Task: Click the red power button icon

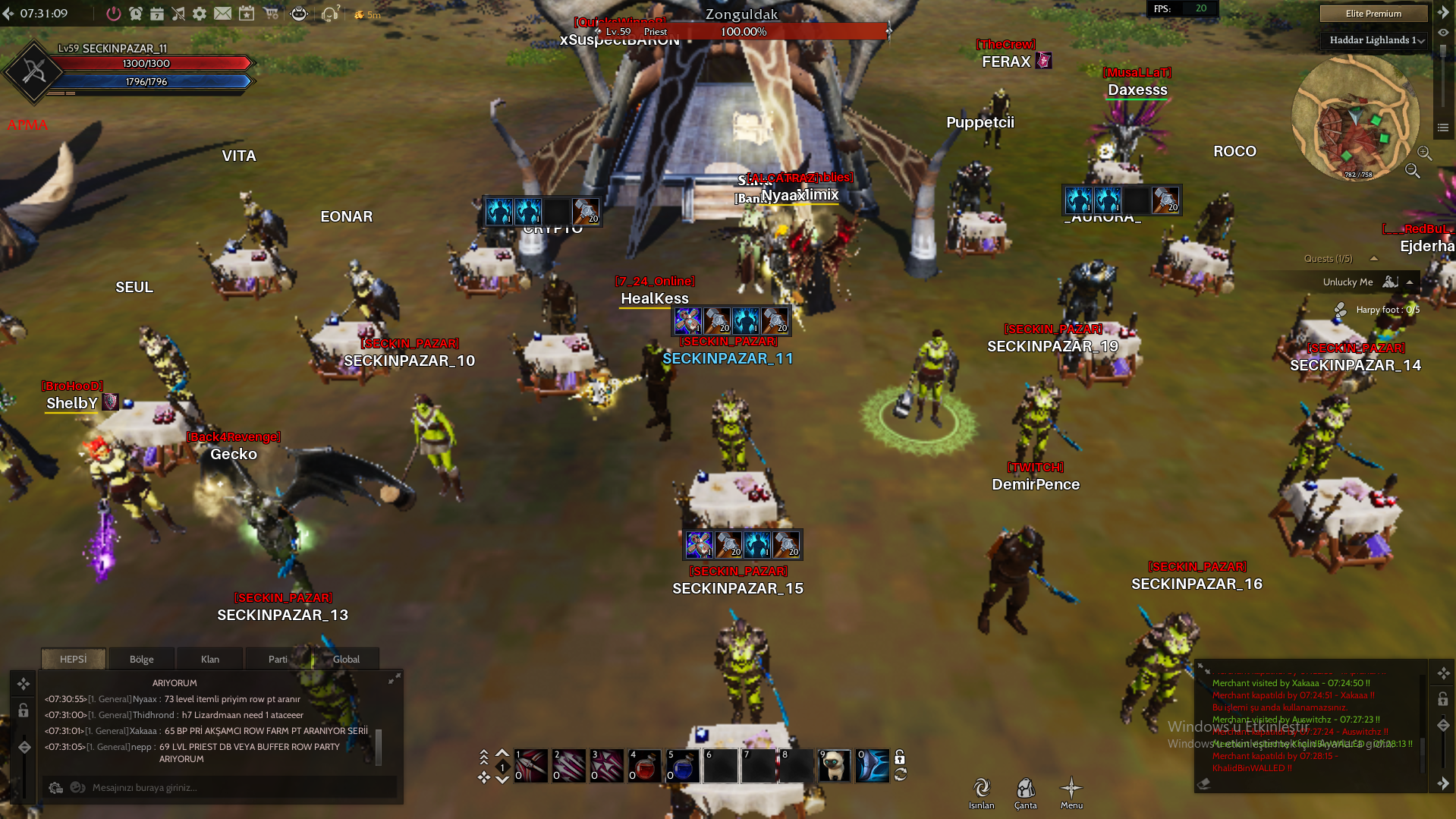Action: [x=114, y=14]
